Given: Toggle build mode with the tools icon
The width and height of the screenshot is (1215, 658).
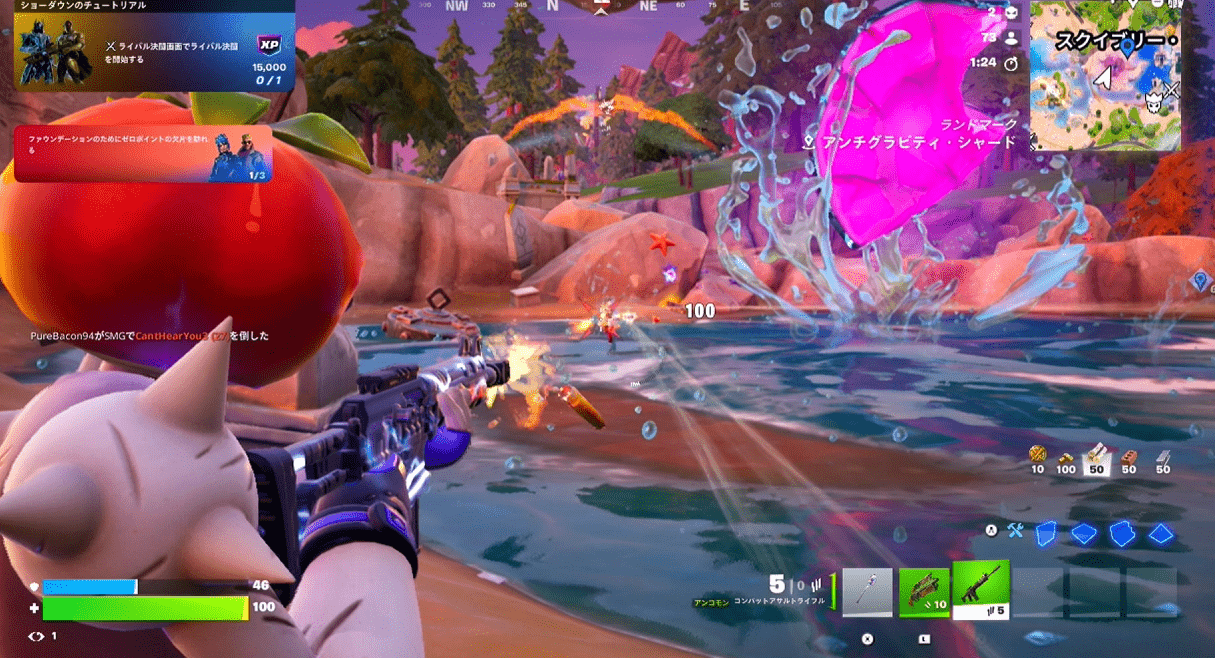Looking at the screenshot, I should [x=1016, y=532].
